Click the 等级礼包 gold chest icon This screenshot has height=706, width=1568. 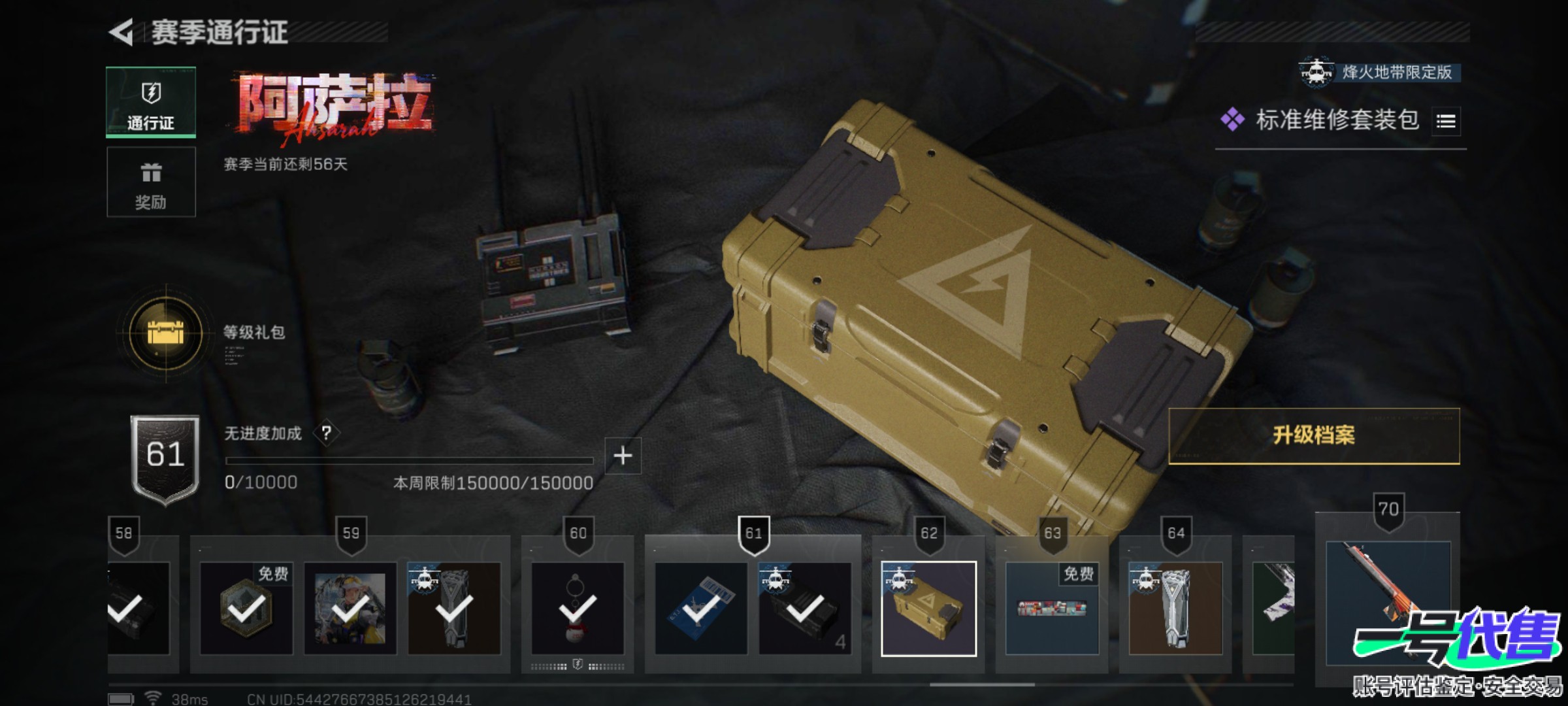[x=166, y=333]
